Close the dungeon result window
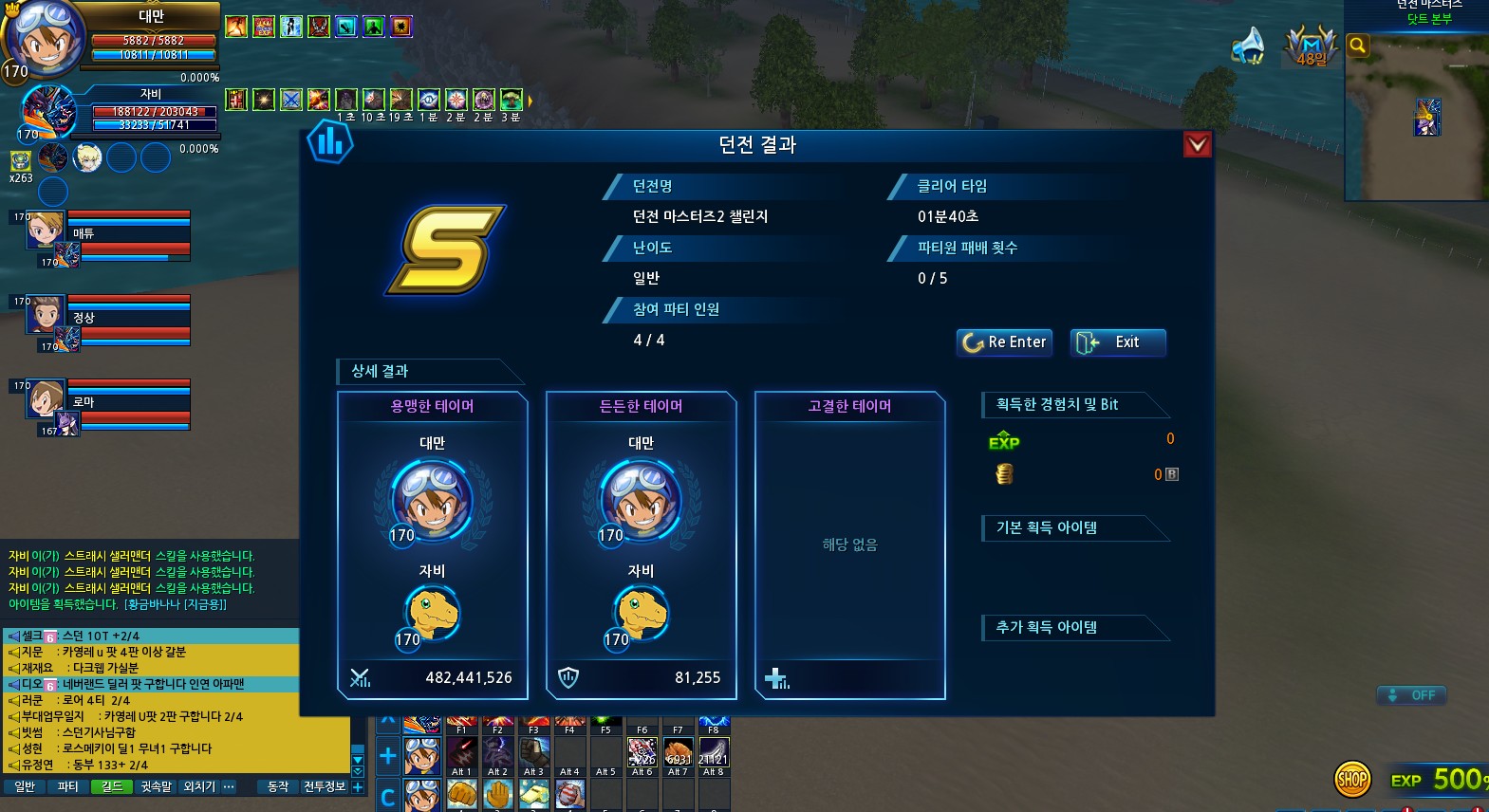This screenshot has width=1489, height=812. tap(1198, 144)
